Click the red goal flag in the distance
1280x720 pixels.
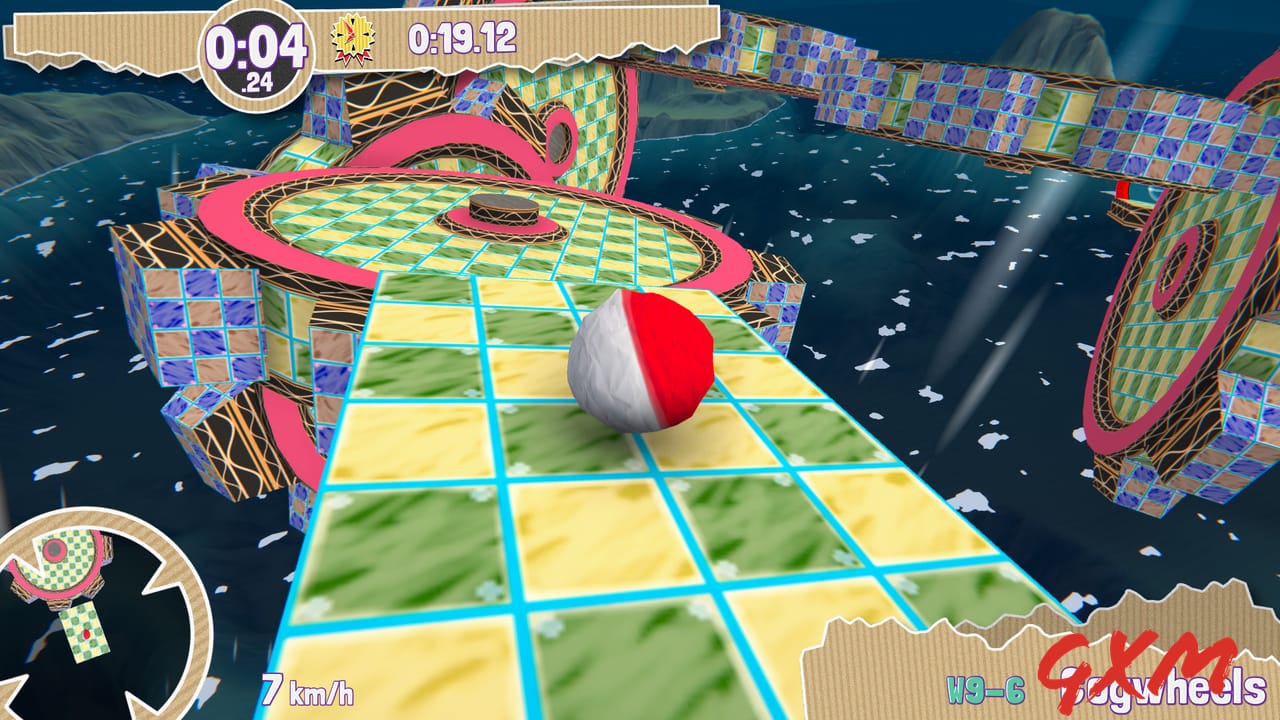[1122, 191]
